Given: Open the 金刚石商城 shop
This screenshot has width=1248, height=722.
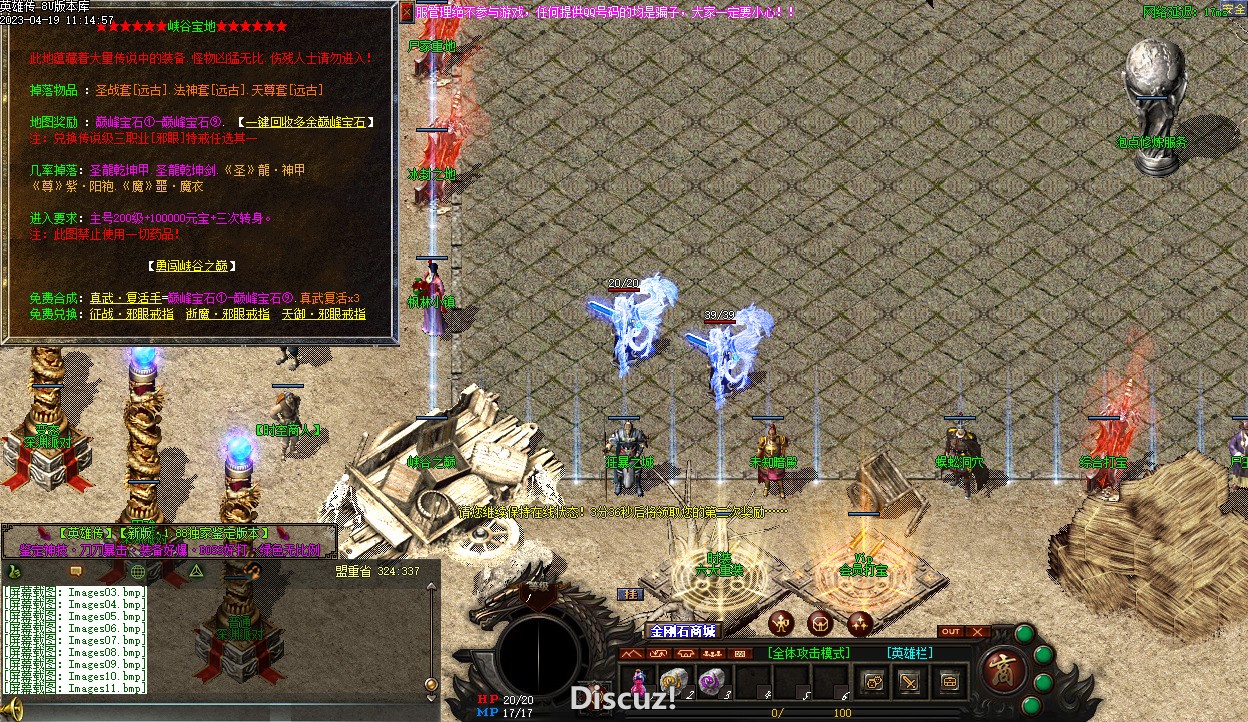Looking at the screenshot, I should pos(683,631).
